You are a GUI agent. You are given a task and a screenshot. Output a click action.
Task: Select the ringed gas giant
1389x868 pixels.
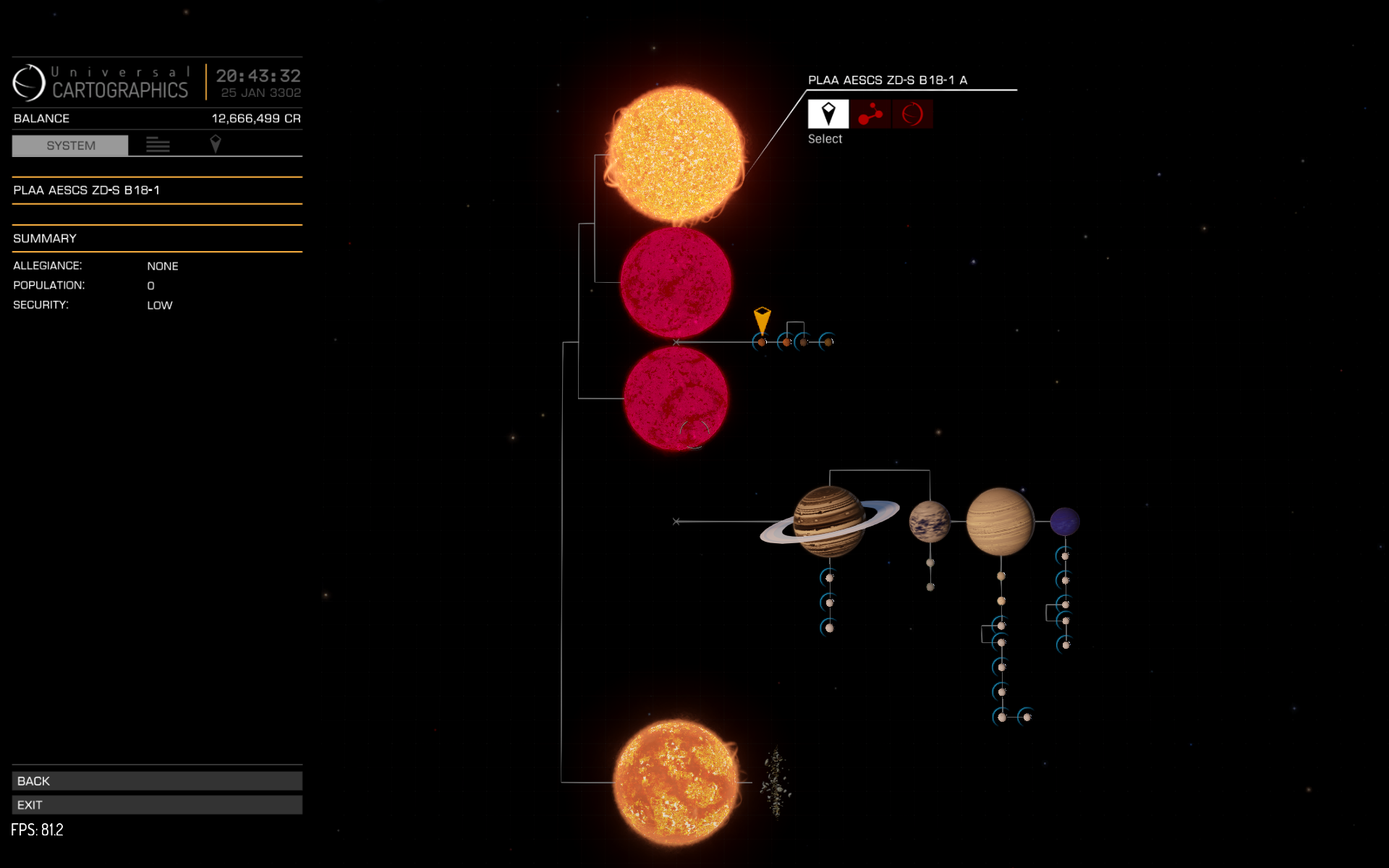[829, 521]
